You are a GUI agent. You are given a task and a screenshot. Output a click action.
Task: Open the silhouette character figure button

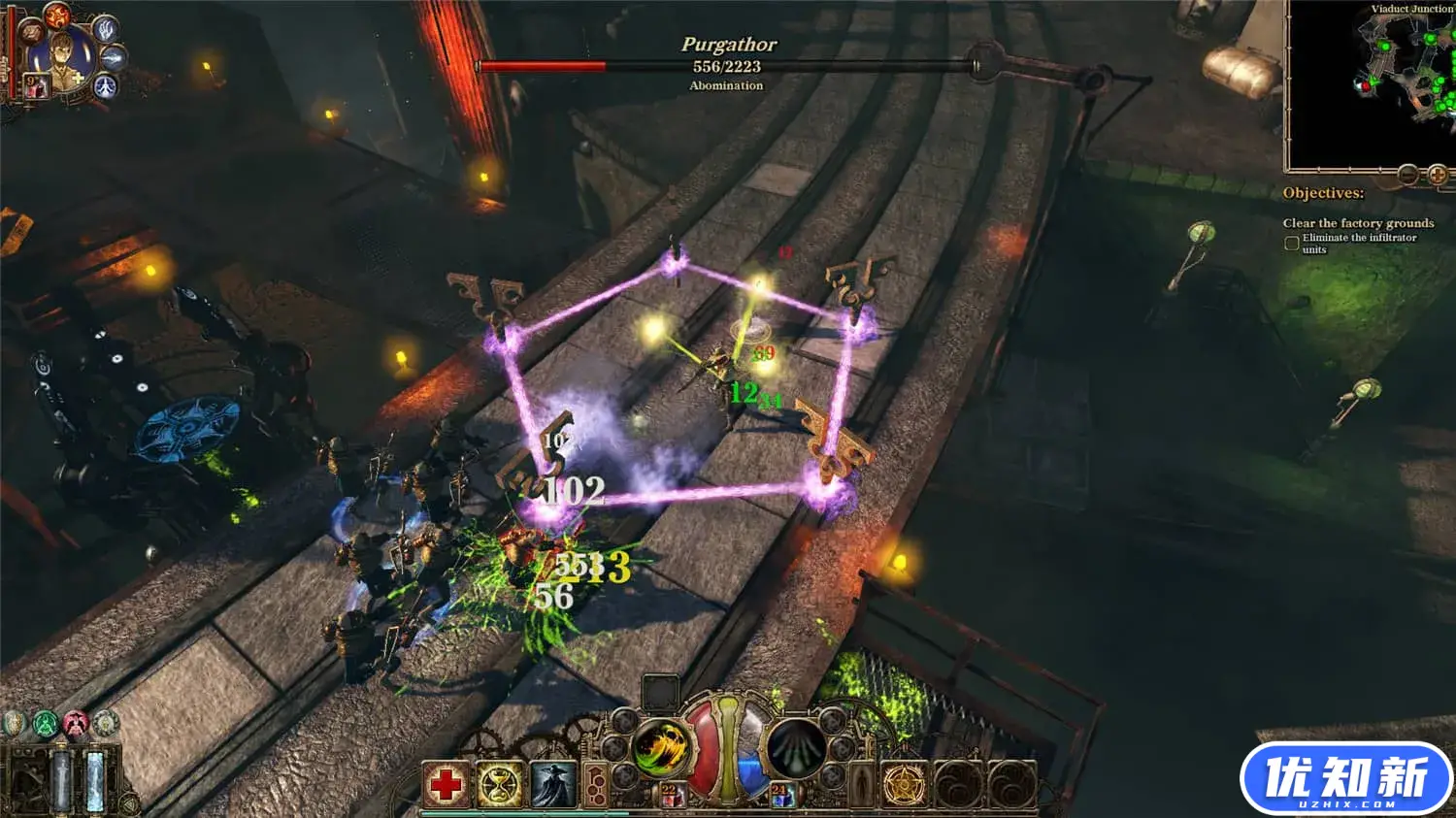click(862, 783)
